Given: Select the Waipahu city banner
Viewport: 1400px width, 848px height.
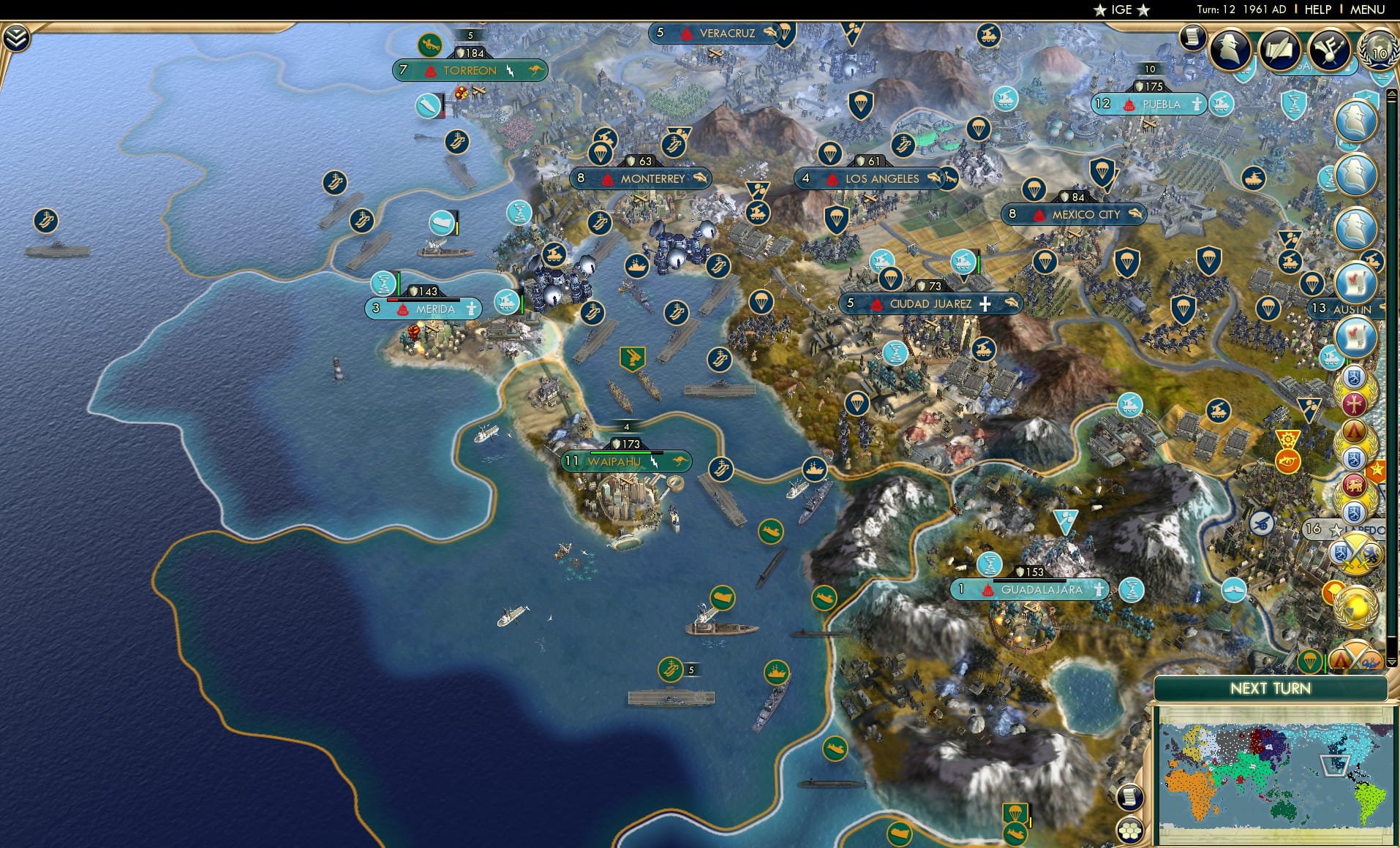Looking at the screenshot, I should pos(613,461).
